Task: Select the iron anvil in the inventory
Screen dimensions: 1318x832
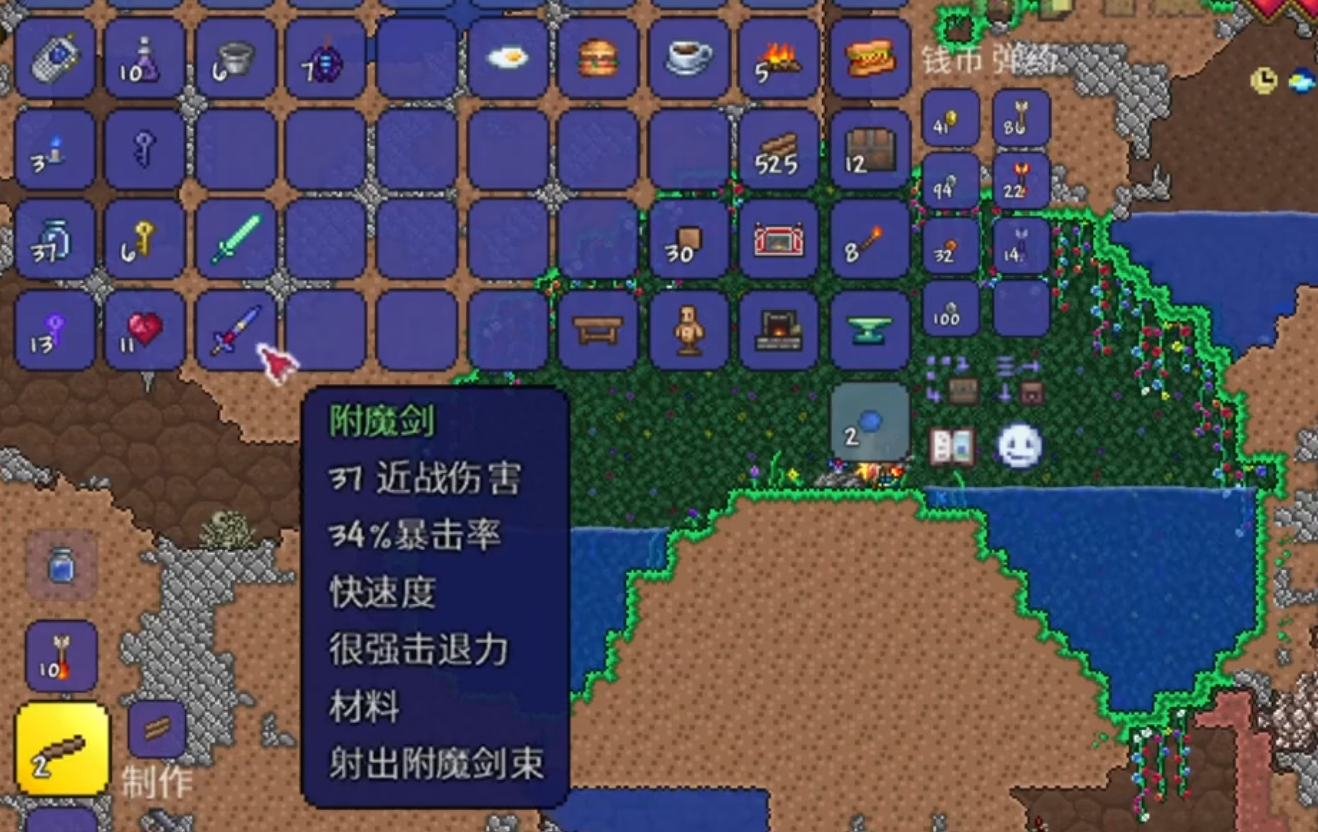Action: [870, 330]
